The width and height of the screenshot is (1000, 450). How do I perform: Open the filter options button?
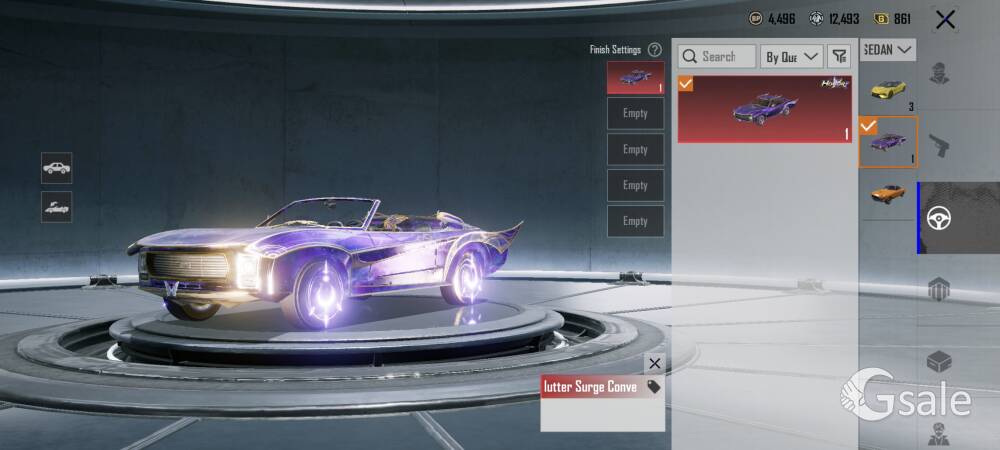tap(839, 57)
